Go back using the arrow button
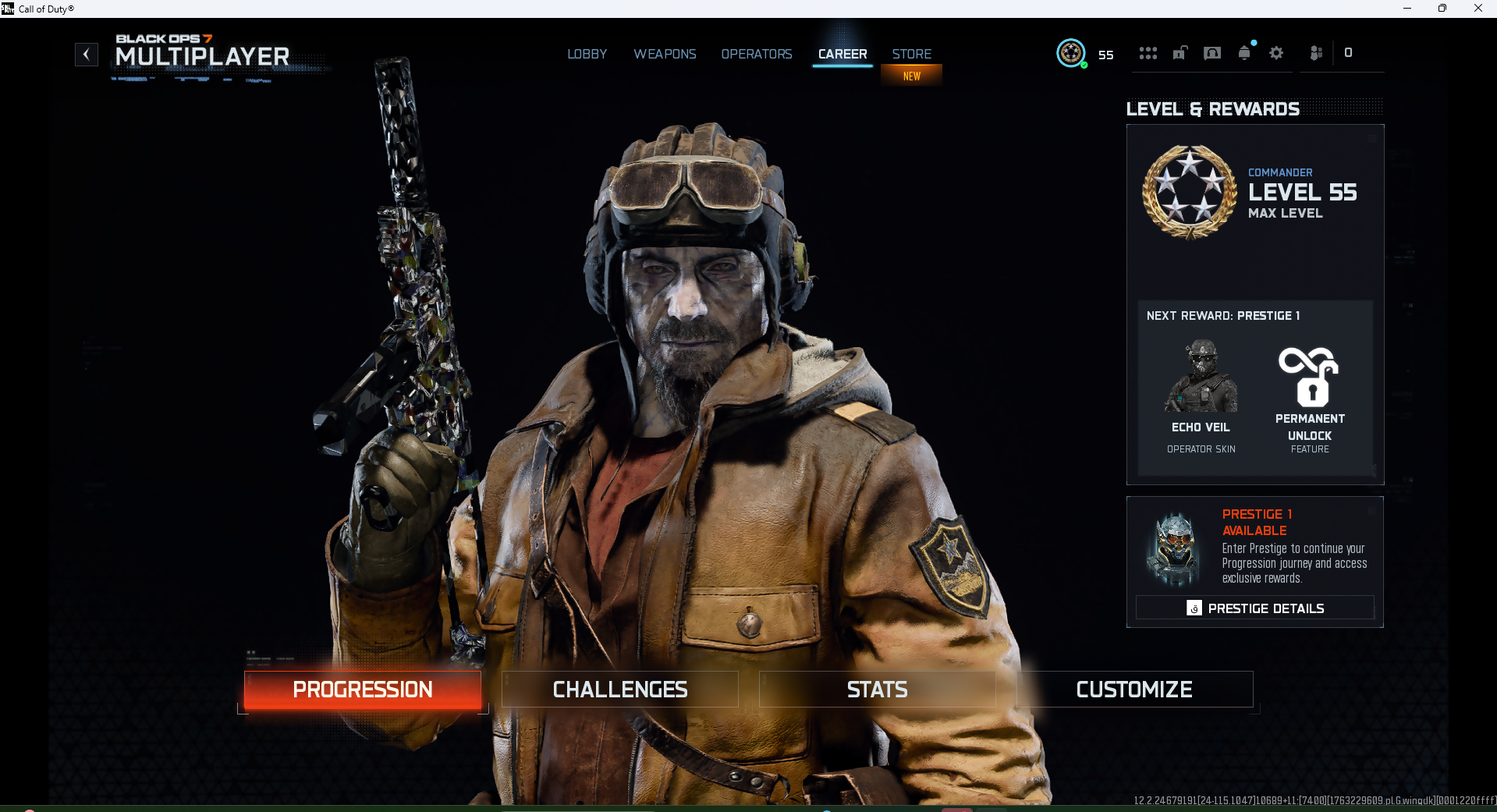Screen dimensions: 1497x812 tap(87, 55)
